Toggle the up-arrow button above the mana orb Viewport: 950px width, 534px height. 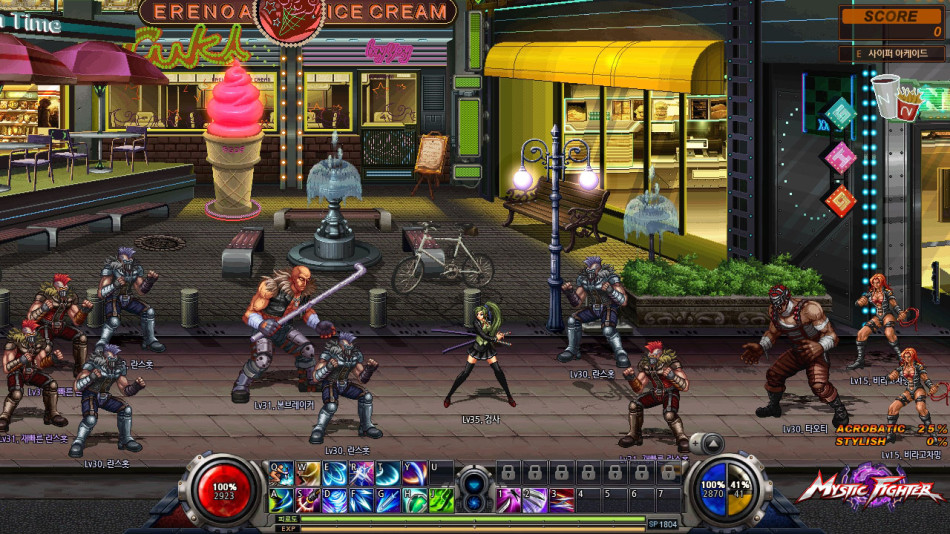712,442
